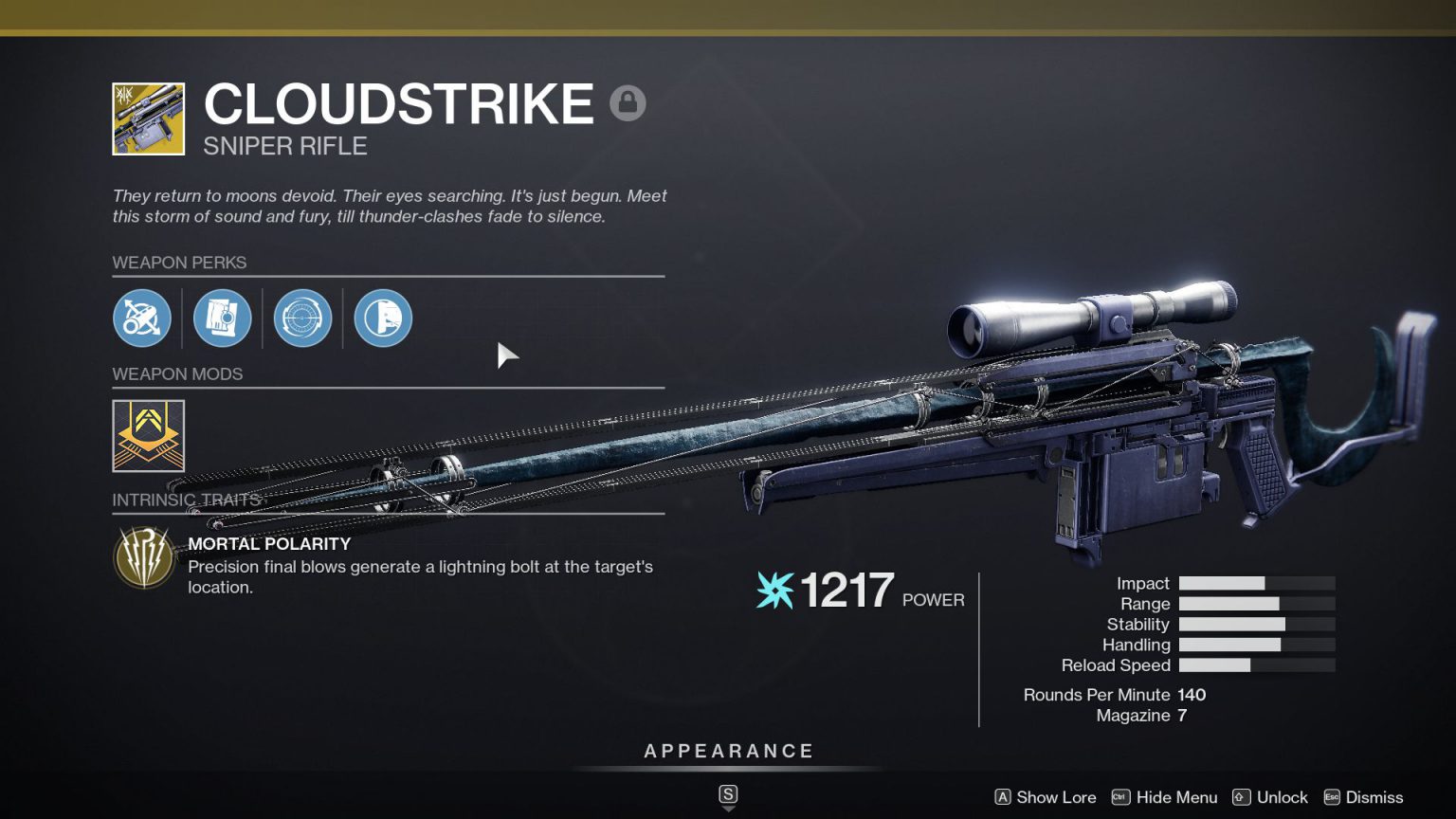Click the Magazine value of 7

[x=1181, y=716]
